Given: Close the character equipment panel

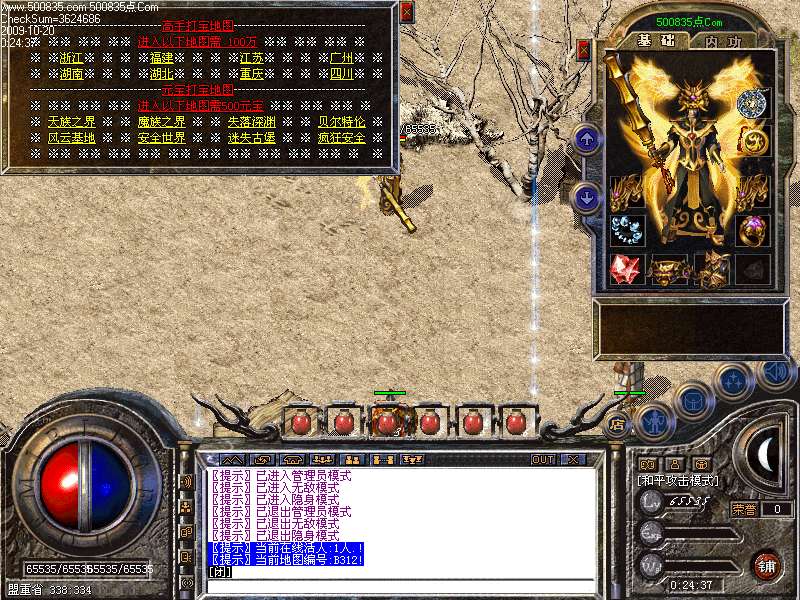Looking at the screenshot, I should pyautogui.click(x=583, y=49).
